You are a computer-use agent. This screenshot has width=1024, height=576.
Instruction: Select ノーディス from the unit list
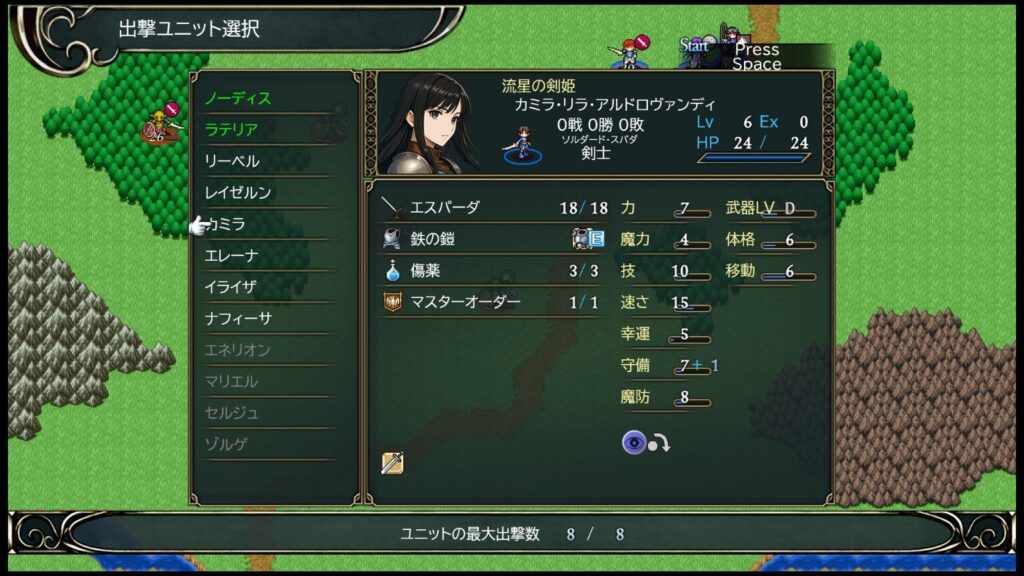point(238,99)
